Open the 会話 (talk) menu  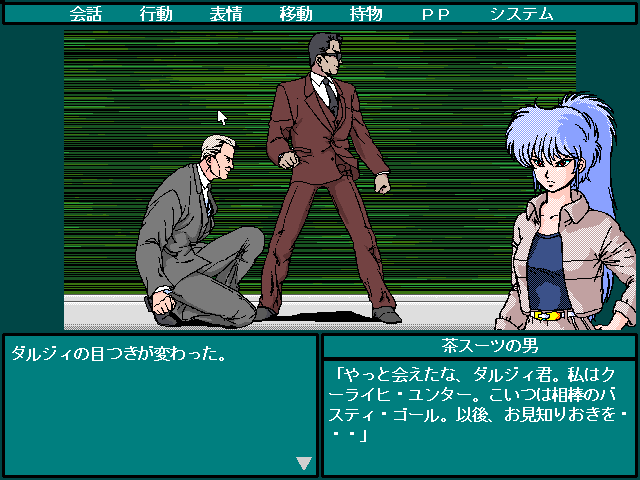click(x=86, y=14)
